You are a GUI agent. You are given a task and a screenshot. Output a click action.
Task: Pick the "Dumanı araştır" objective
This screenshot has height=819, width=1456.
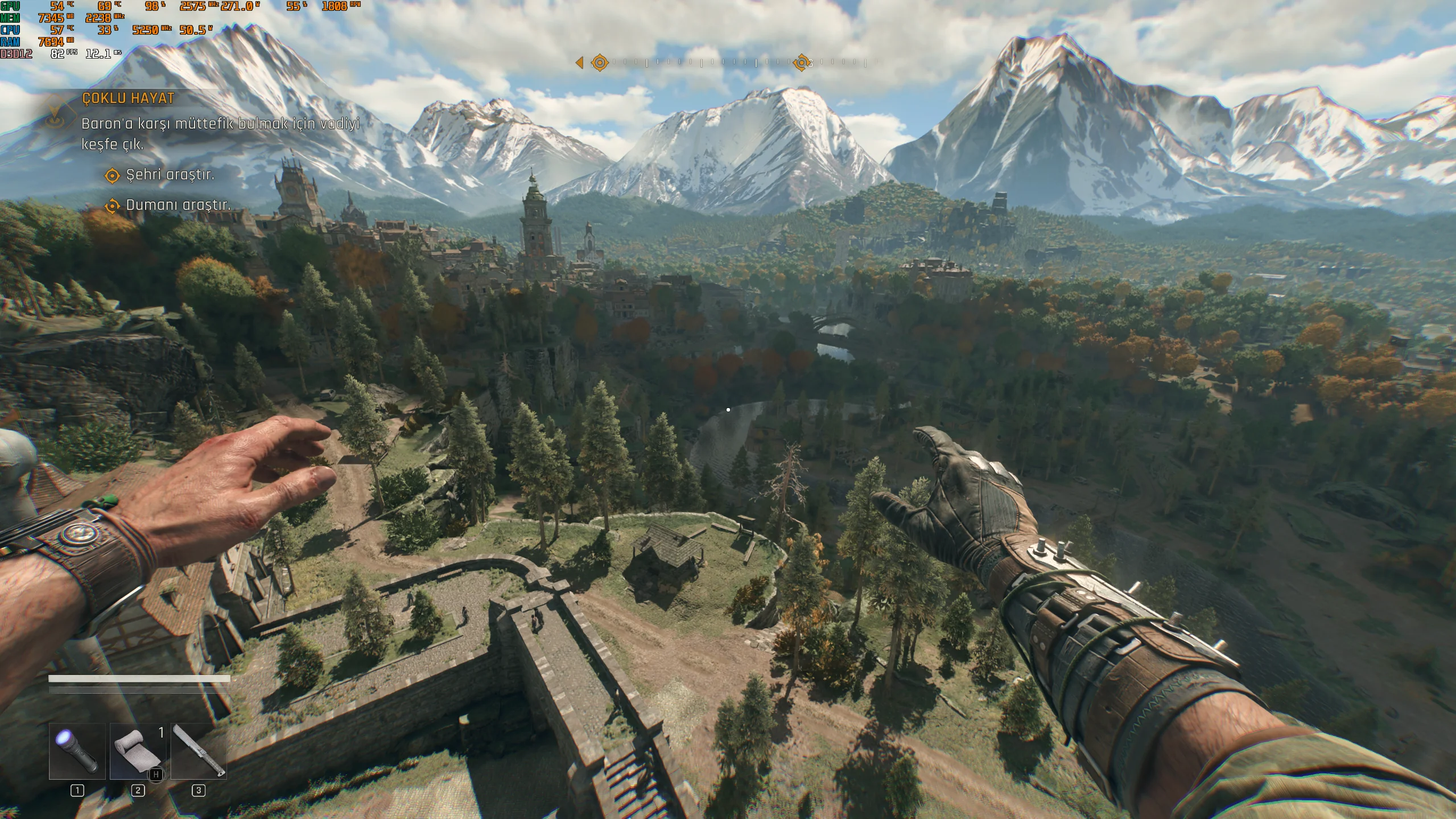click(178, 205)
